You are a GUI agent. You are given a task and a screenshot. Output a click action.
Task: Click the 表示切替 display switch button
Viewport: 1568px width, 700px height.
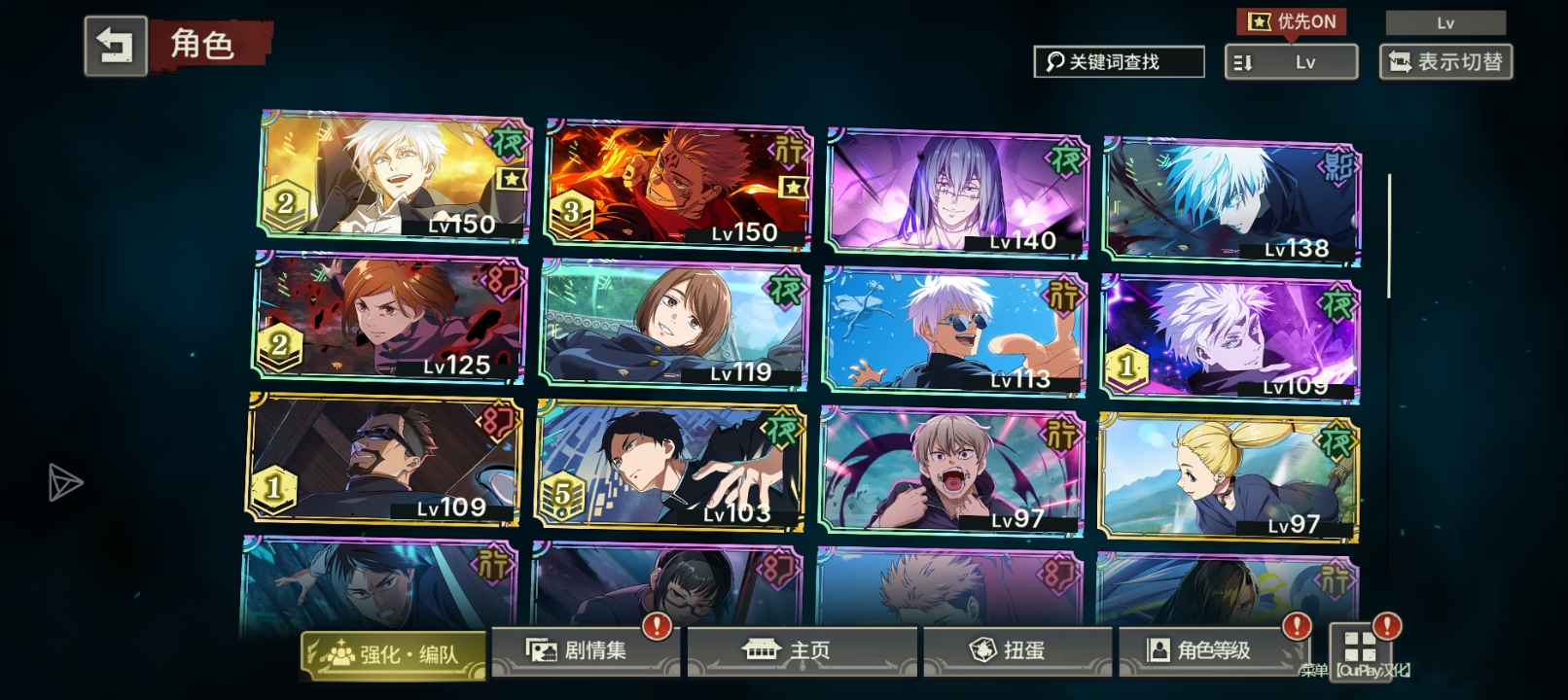coord(1445,62)
